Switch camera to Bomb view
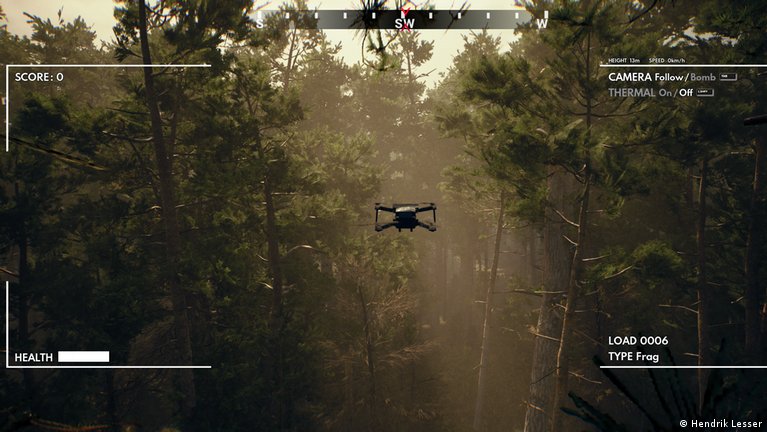Viewport: 767px width, 432px height. [703, 77]
